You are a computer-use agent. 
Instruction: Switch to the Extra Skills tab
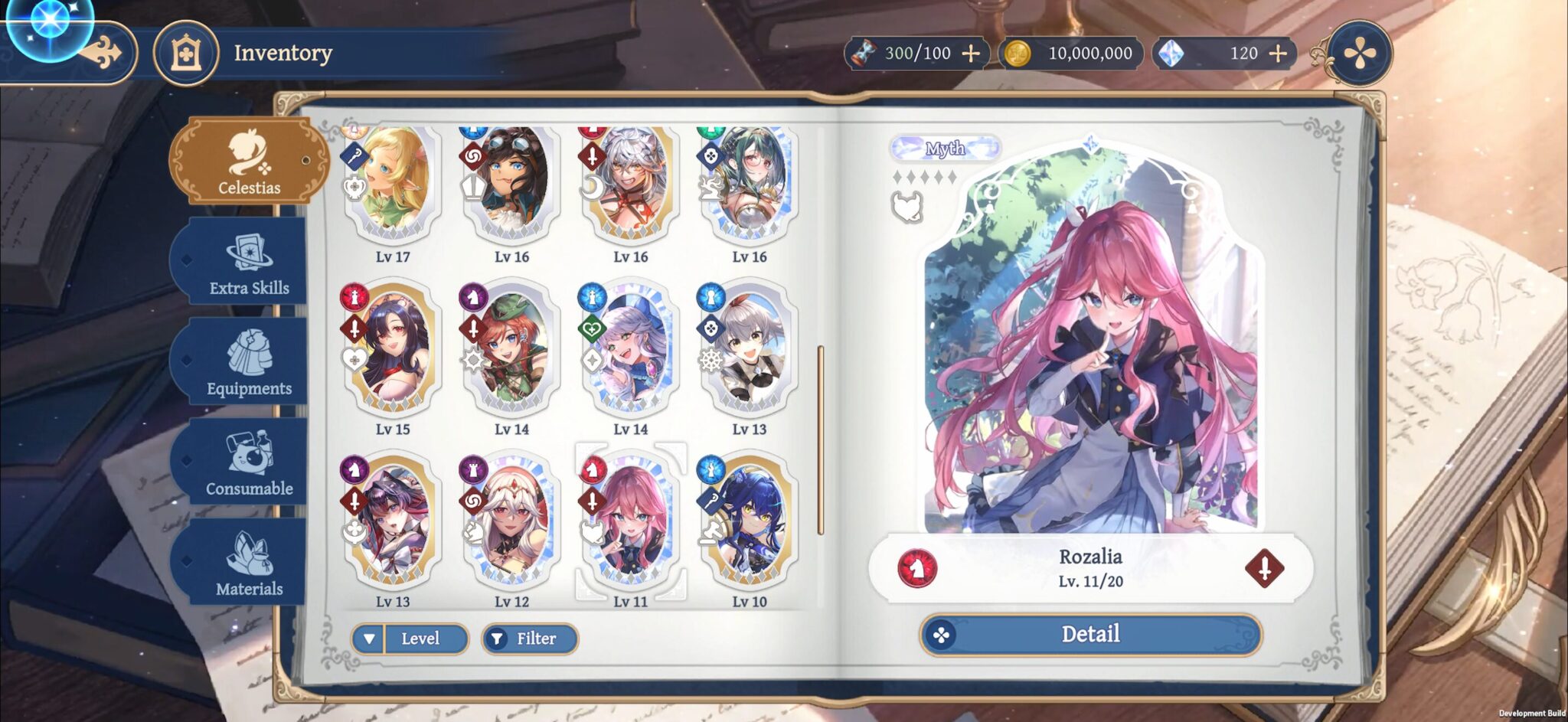(248, 264)
